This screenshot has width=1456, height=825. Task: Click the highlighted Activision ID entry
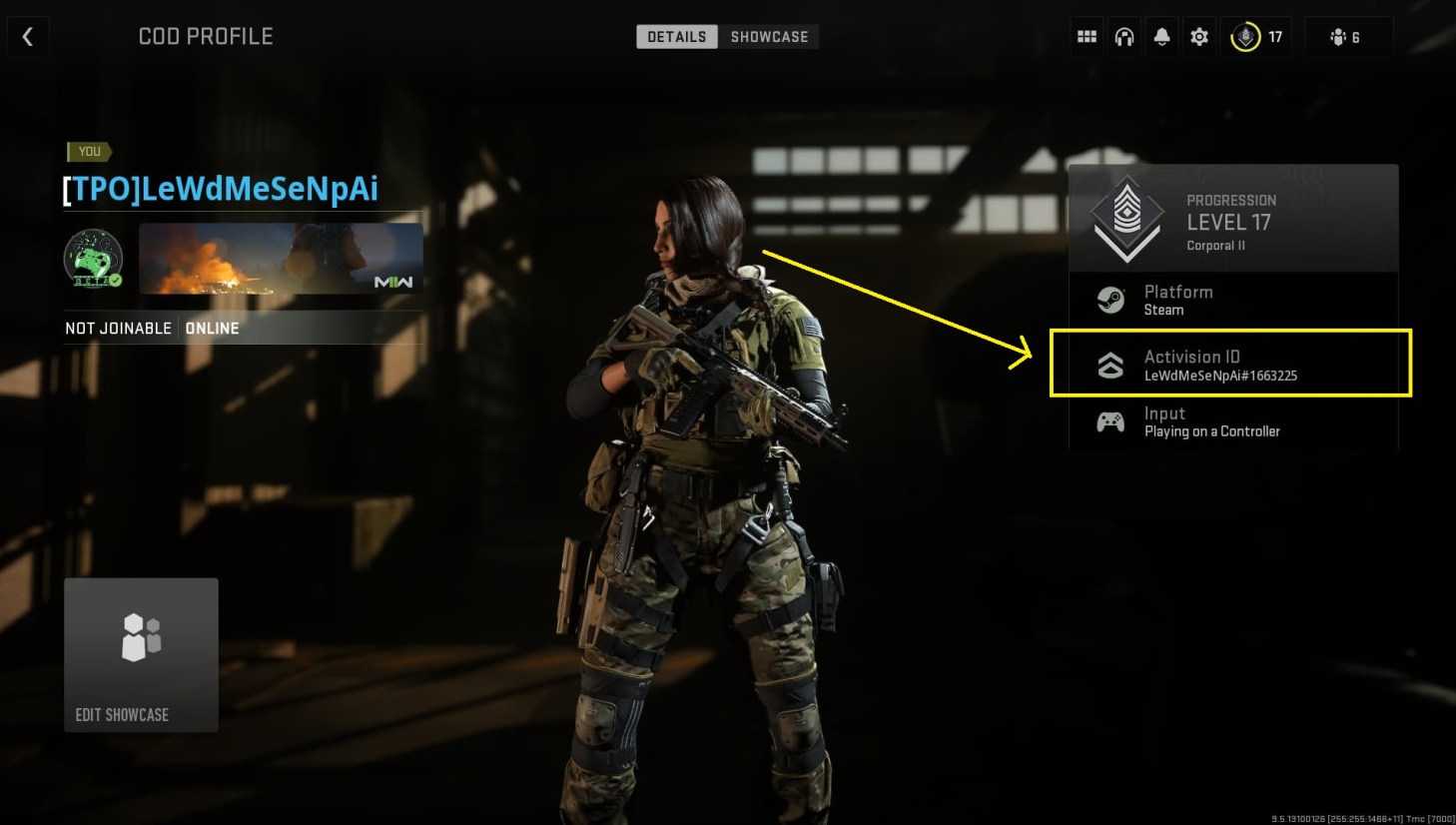[1230, 365]
